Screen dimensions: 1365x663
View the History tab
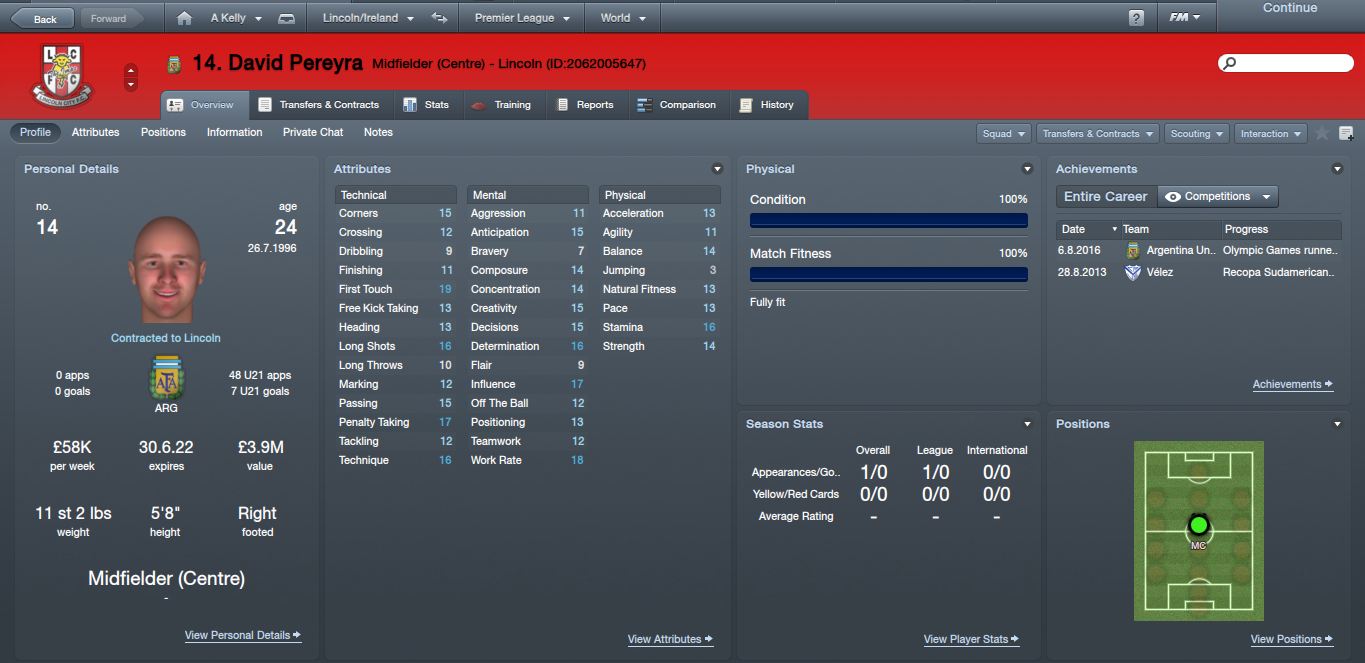766,105
